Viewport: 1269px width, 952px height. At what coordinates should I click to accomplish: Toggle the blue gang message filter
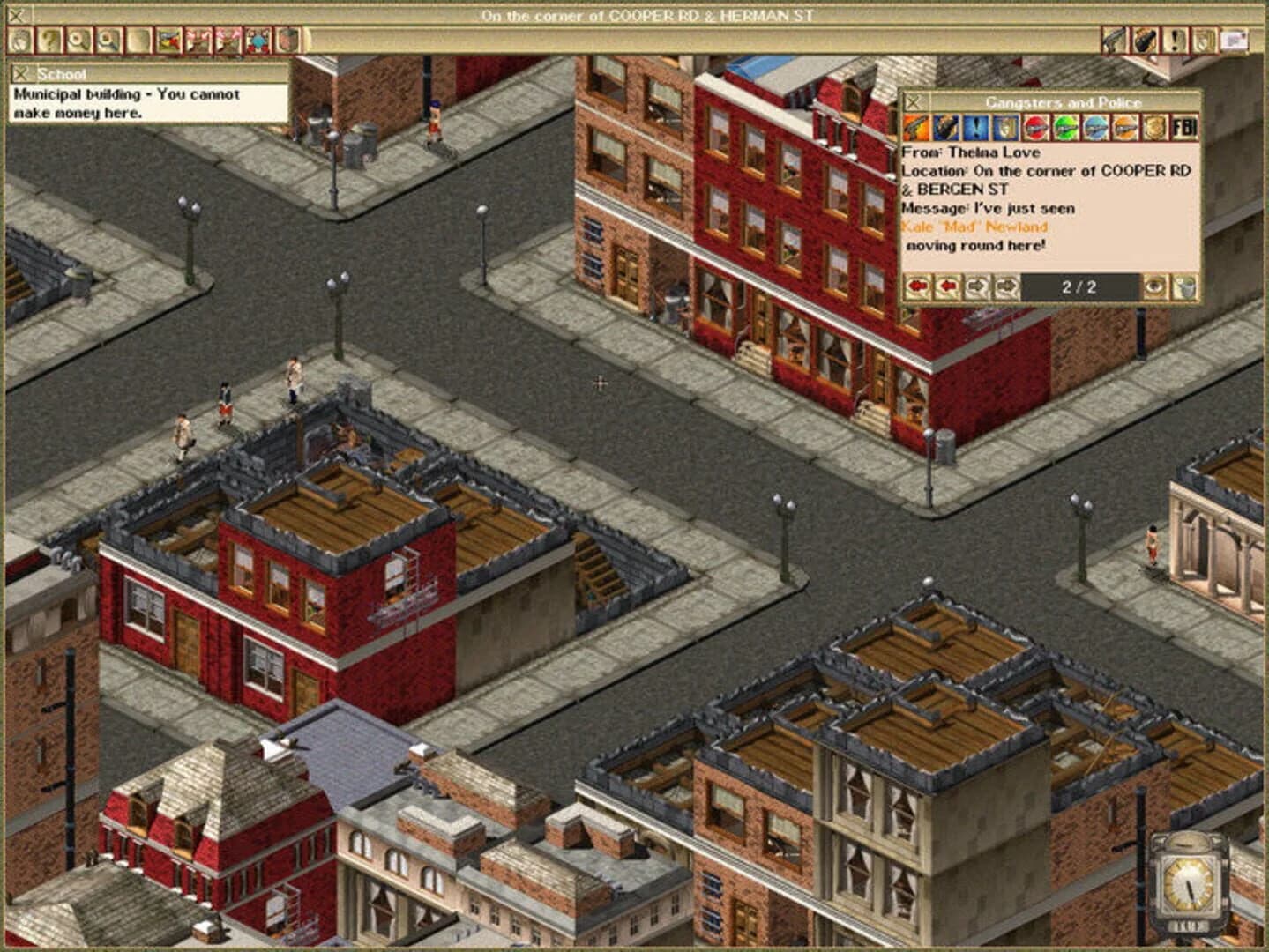point(1094,130)
